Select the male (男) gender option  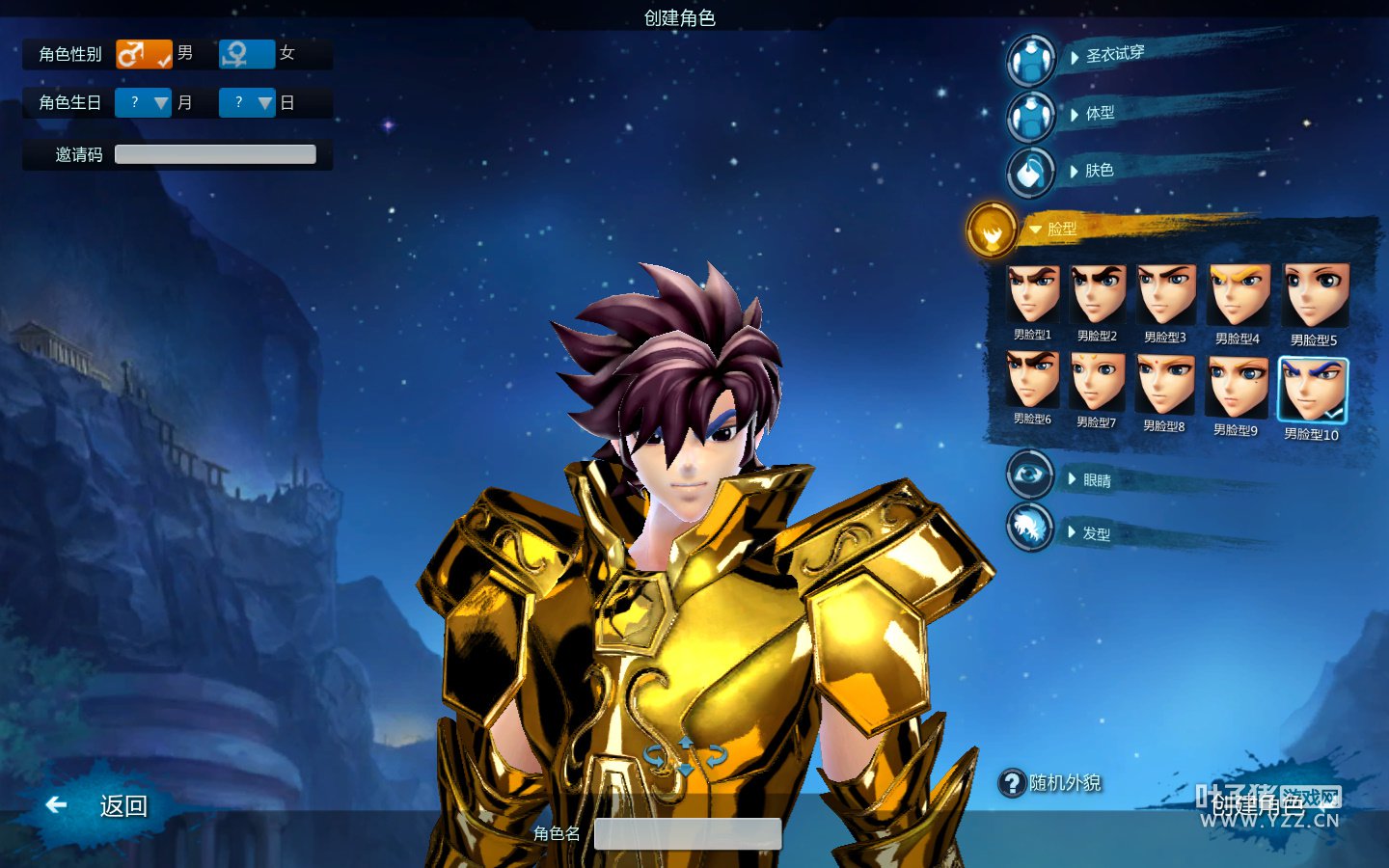pyautogui.click(x=144, y=54)
